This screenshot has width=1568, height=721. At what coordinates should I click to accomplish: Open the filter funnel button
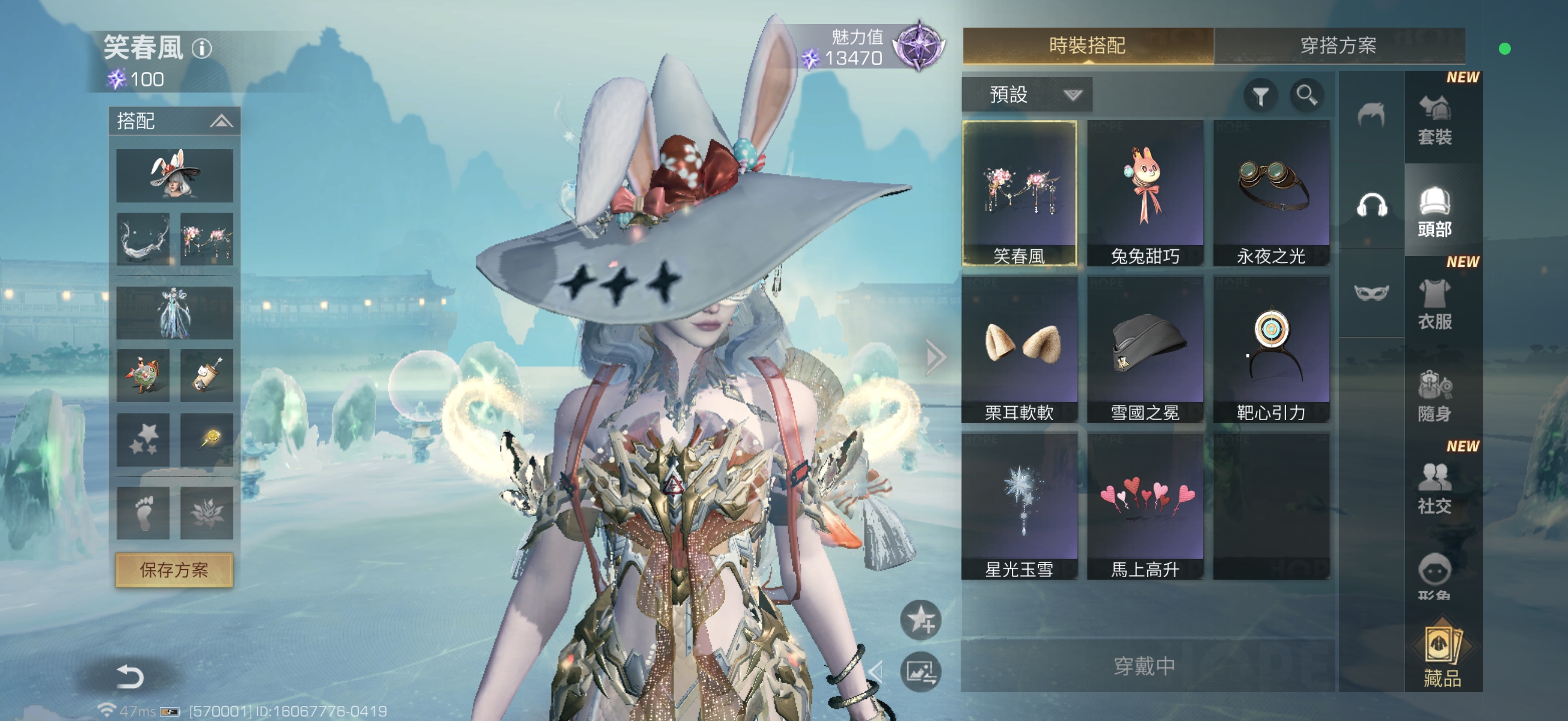[x=1260, y=96]
